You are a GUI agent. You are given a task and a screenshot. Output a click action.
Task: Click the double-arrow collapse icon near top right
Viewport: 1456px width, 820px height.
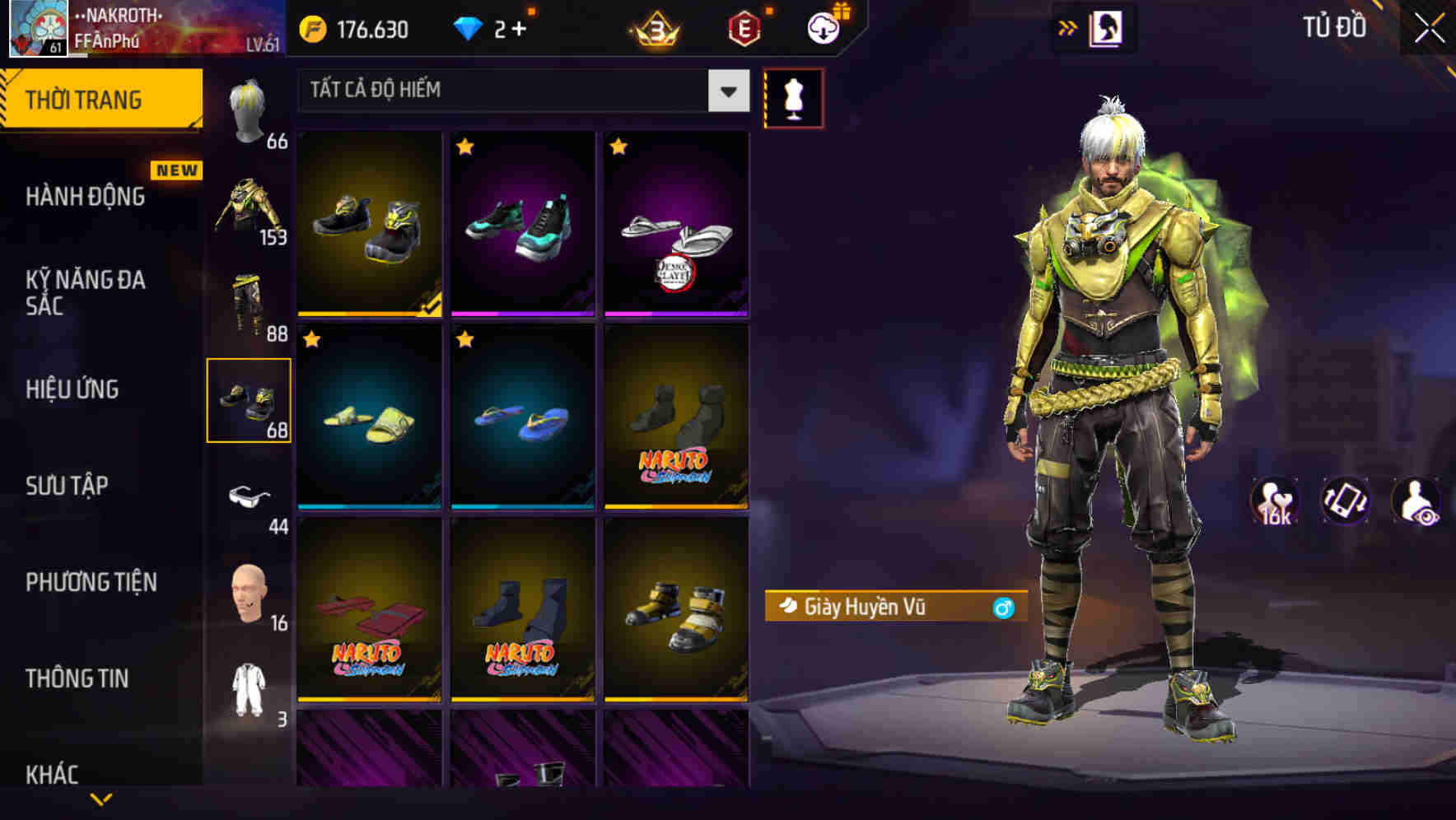1069,26
